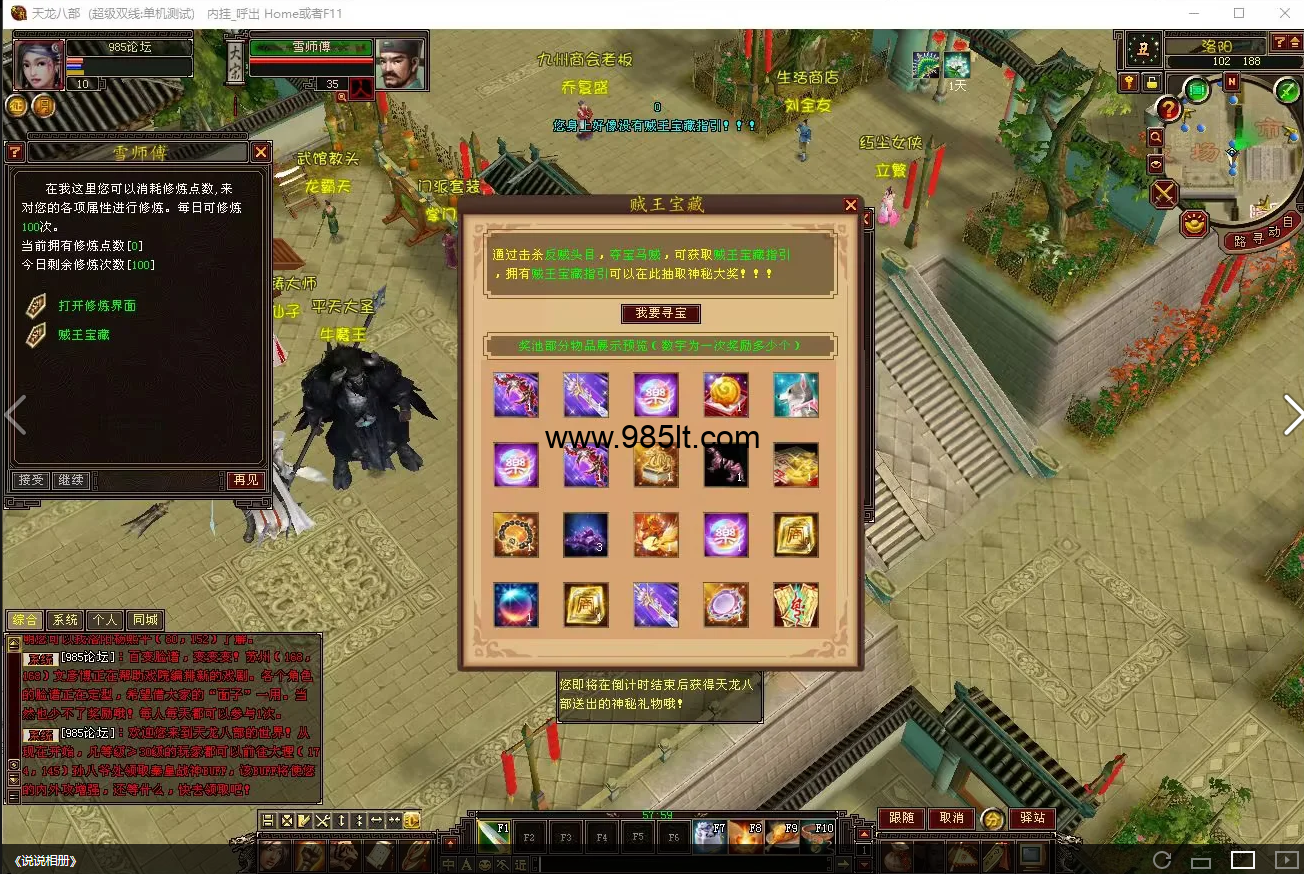Click the 取消 cancel button

pyautogui.click(x=951, y=818)
